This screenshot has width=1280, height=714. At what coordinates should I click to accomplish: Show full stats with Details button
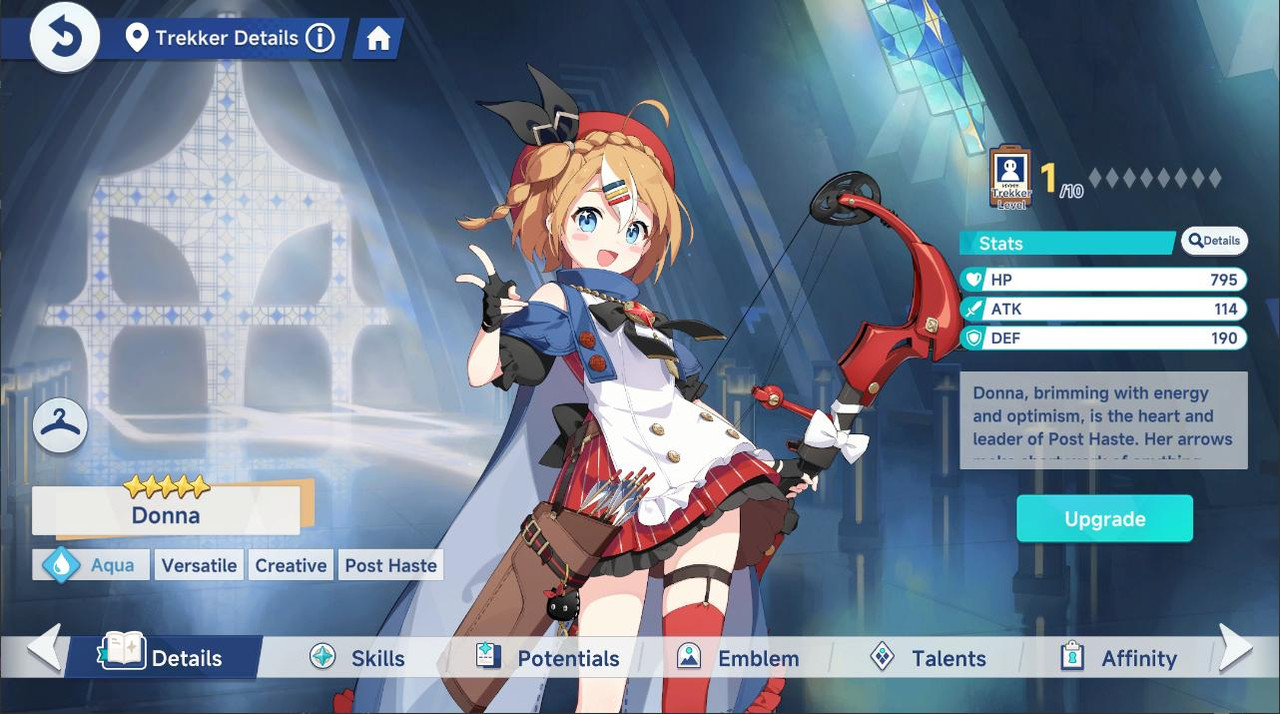(x=1215, y=241)
